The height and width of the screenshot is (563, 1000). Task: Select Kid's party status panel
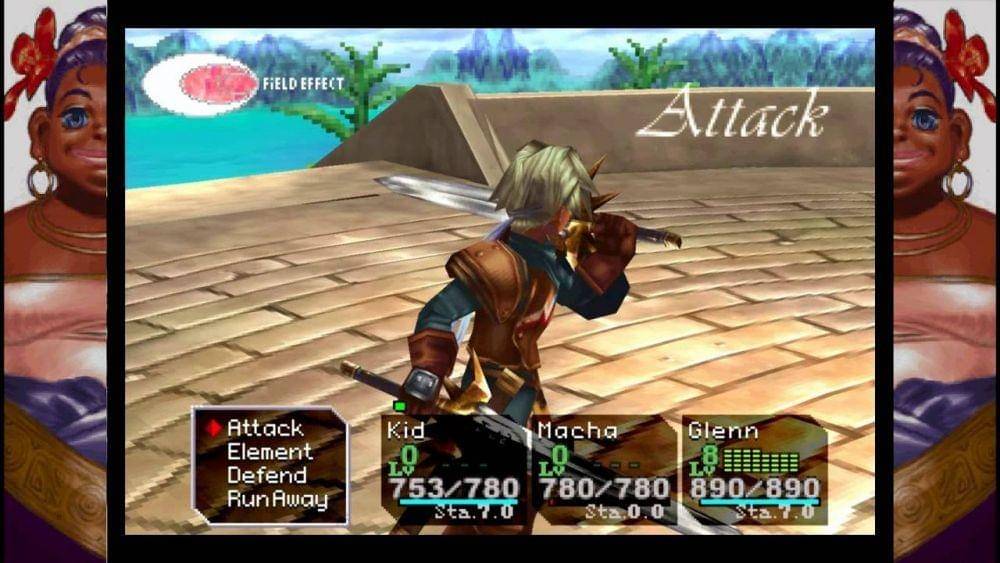pyautogui.click(x=453, y=470)
